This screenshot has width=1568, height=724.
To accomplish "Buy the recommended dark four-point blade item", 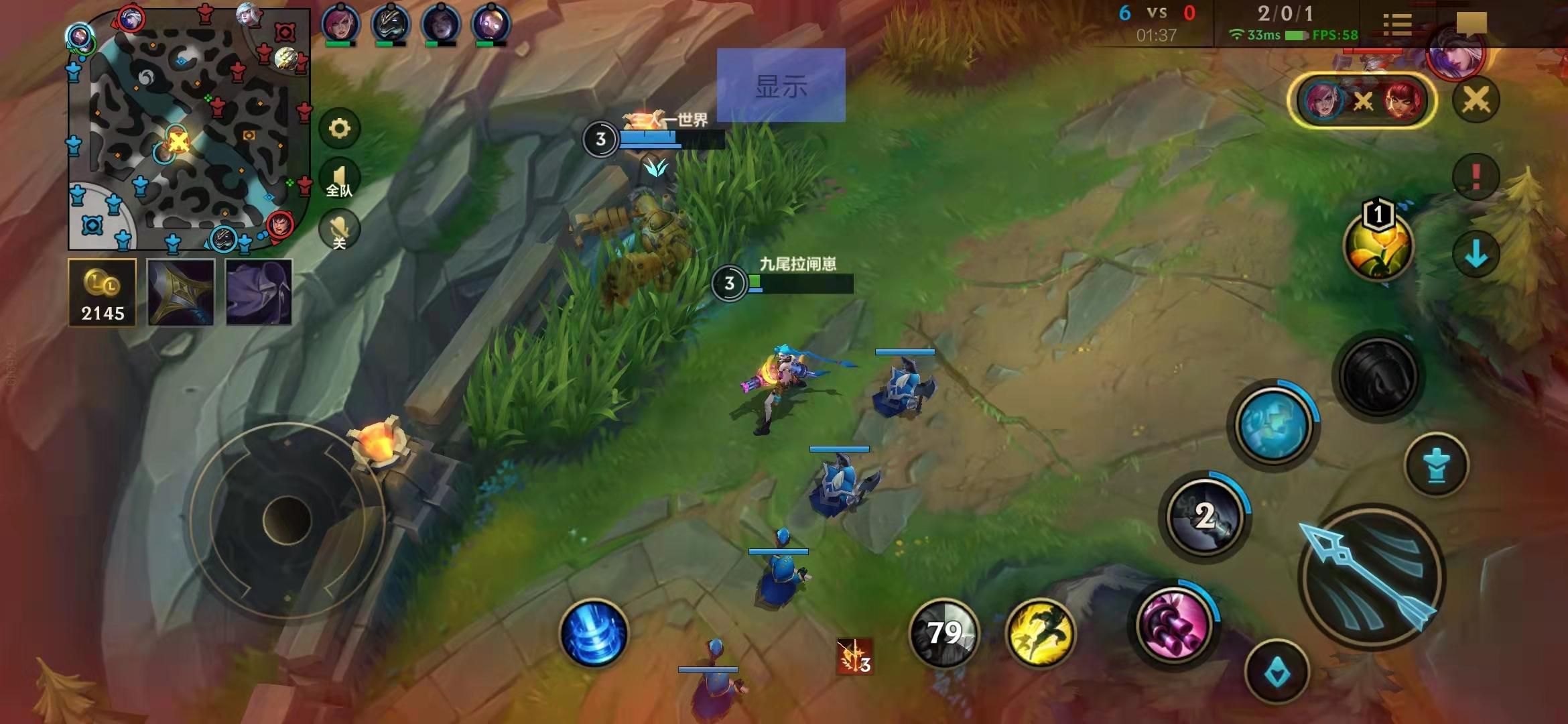I will pos(181,292).
